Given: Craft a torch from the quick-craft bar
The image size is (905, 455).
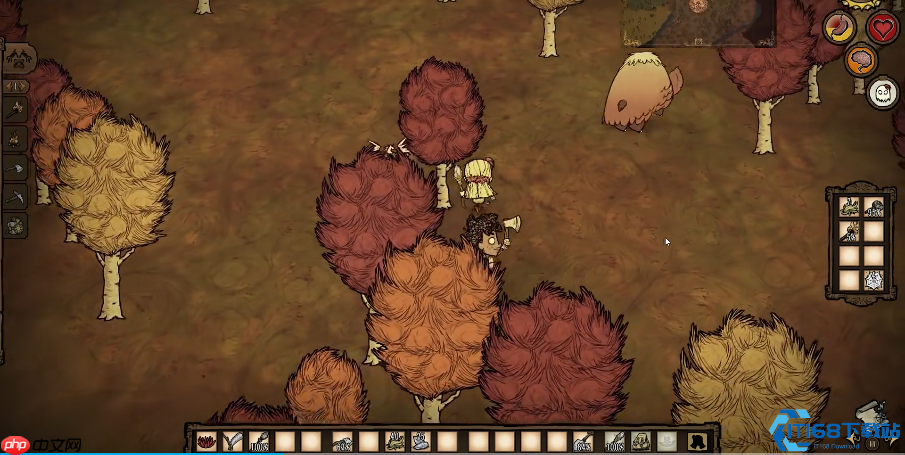Looking at the screenshot, I should [16, 108].
